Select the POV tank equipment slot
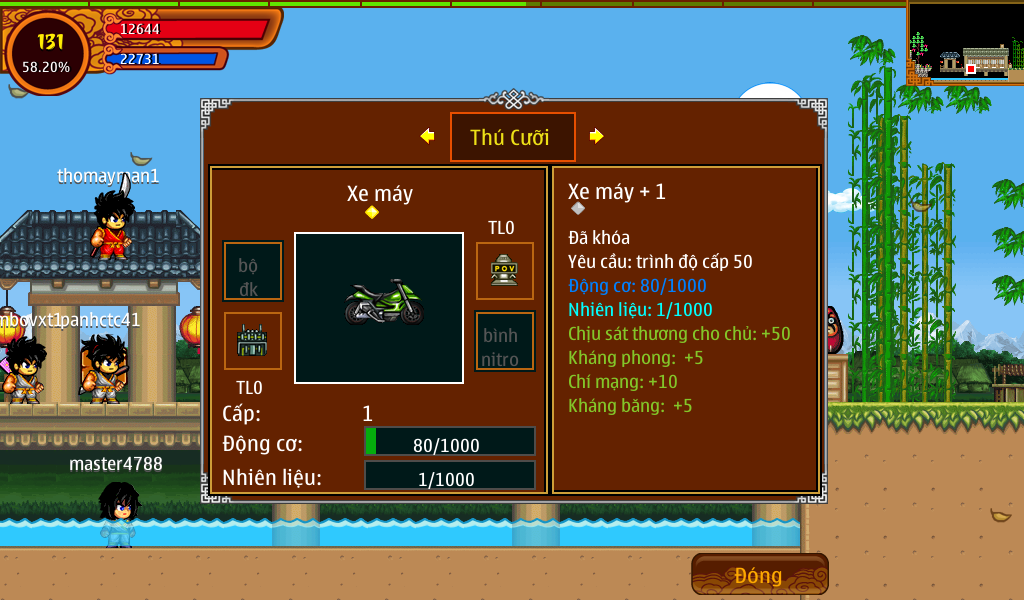The width and height of the screenshot is (1024, 600). (x=504, y=270)
